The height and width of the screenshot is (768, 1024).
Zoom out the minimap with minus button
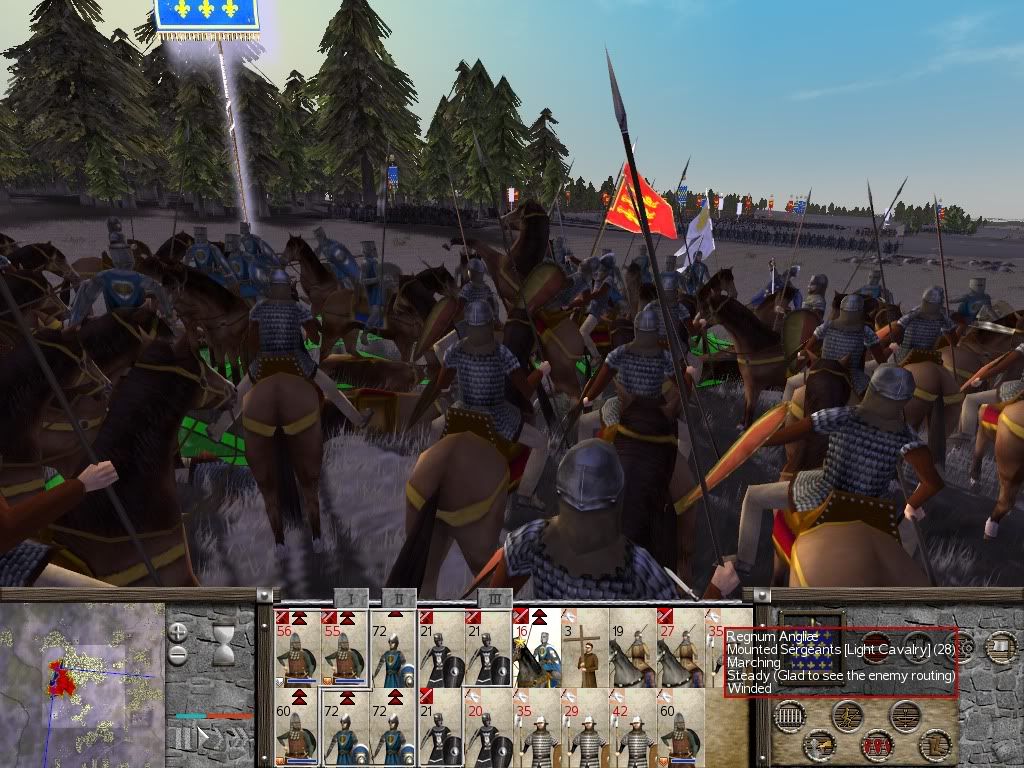pyautogui.click(x=178, y=656)
